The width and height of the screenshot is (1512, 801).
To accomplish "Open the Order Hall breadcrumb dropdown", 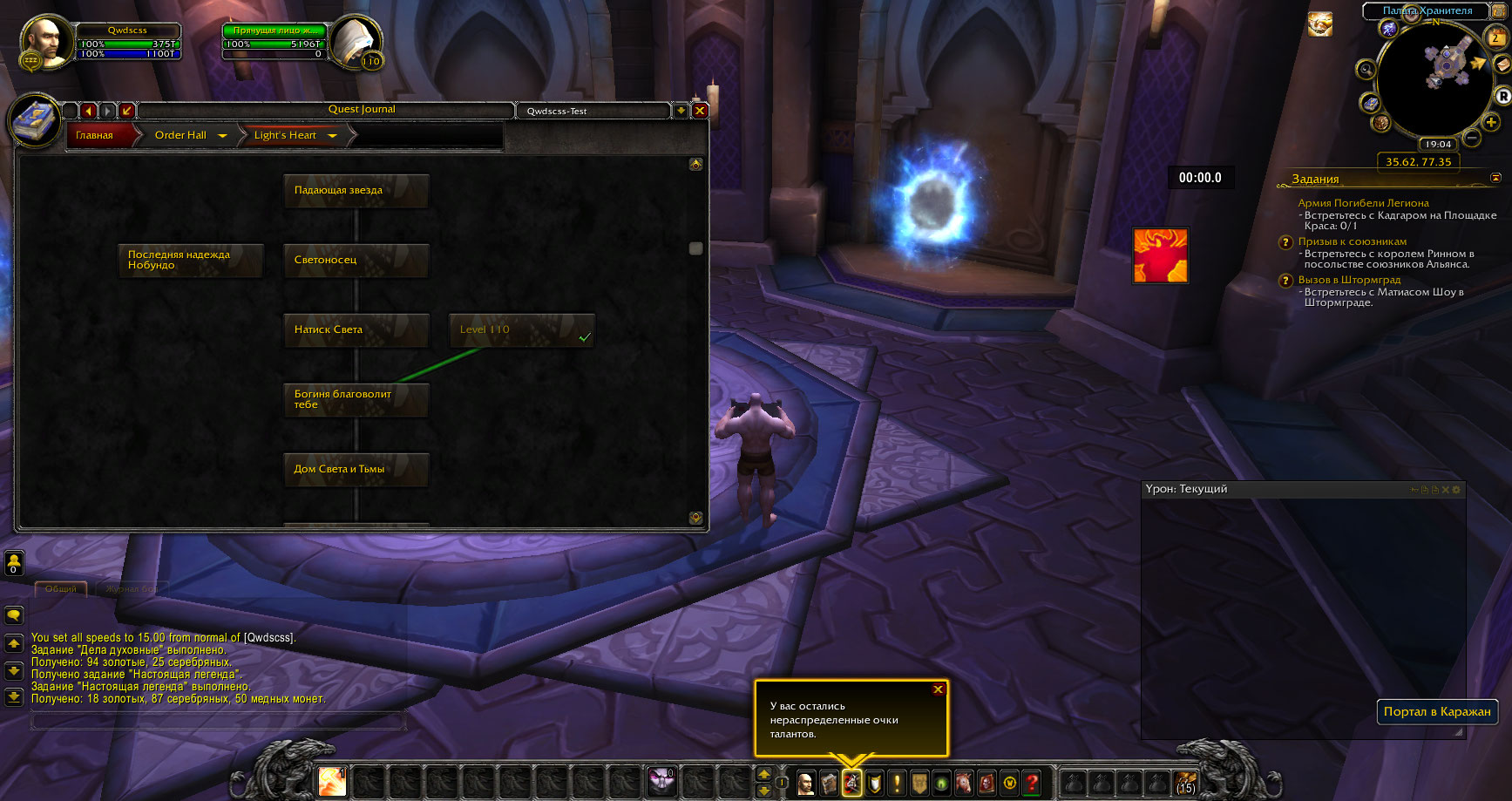I will 222,136.
